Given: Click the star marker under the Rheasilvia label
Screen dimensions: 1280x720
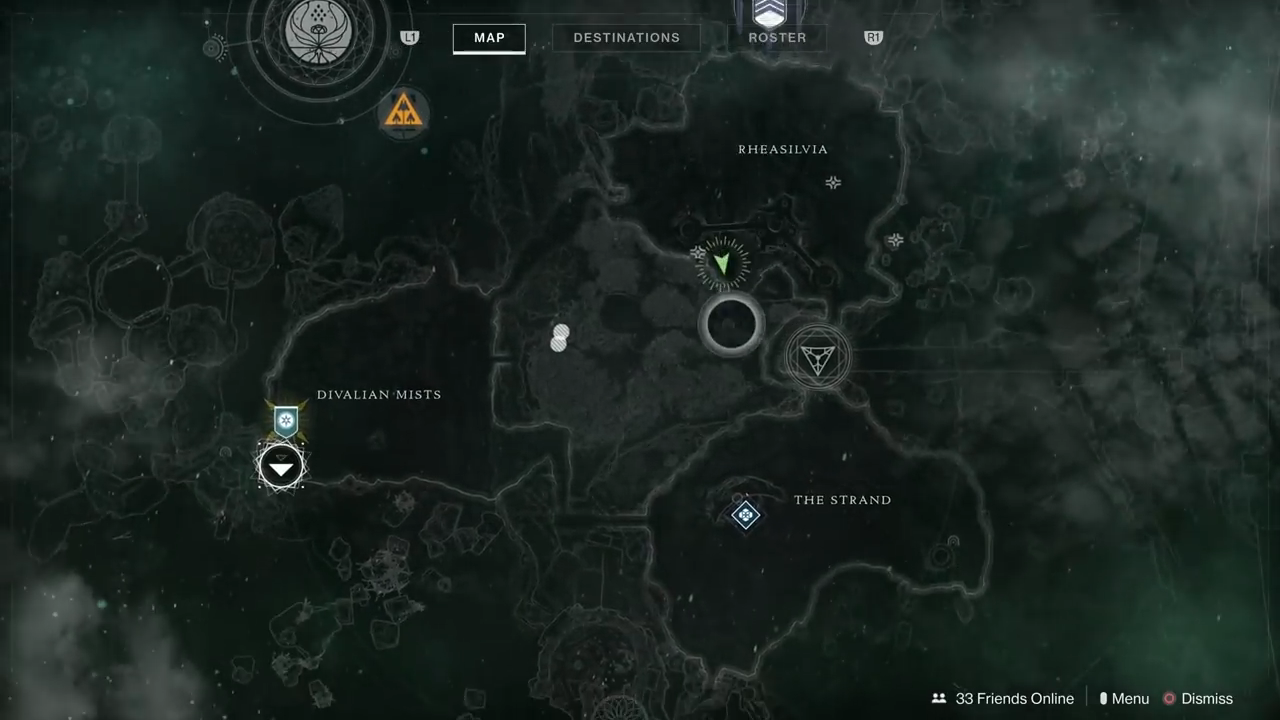Looking at the screenshot, I should pos(833,182).
